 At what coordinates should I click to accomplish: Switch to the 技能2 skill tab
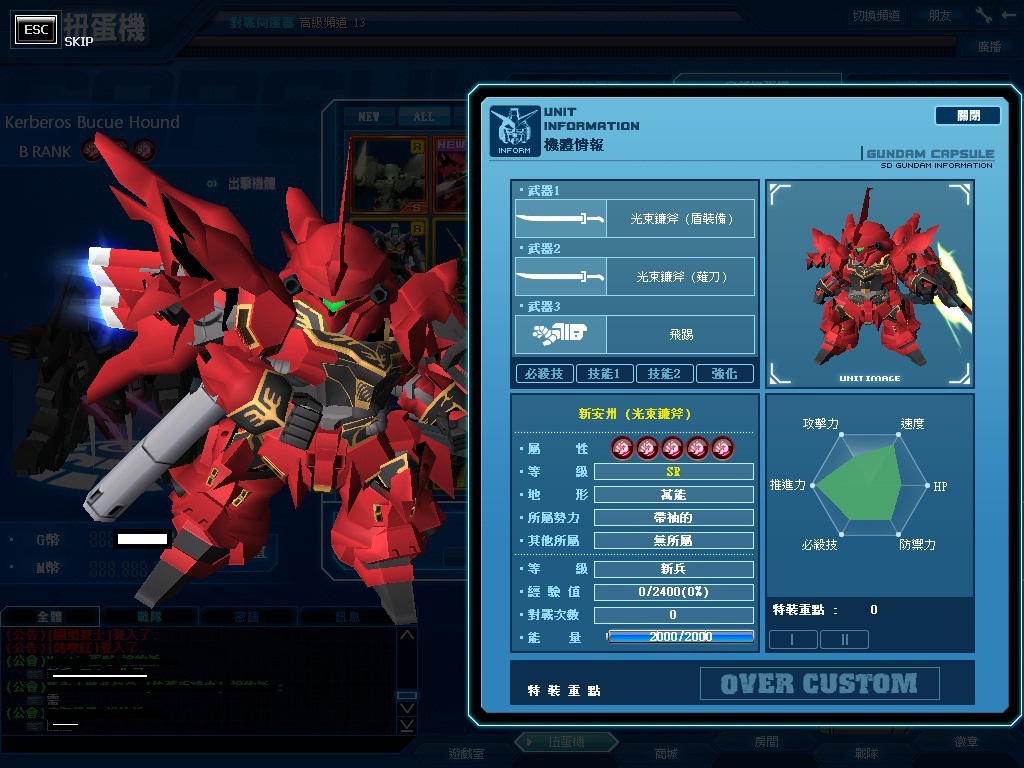664,373
